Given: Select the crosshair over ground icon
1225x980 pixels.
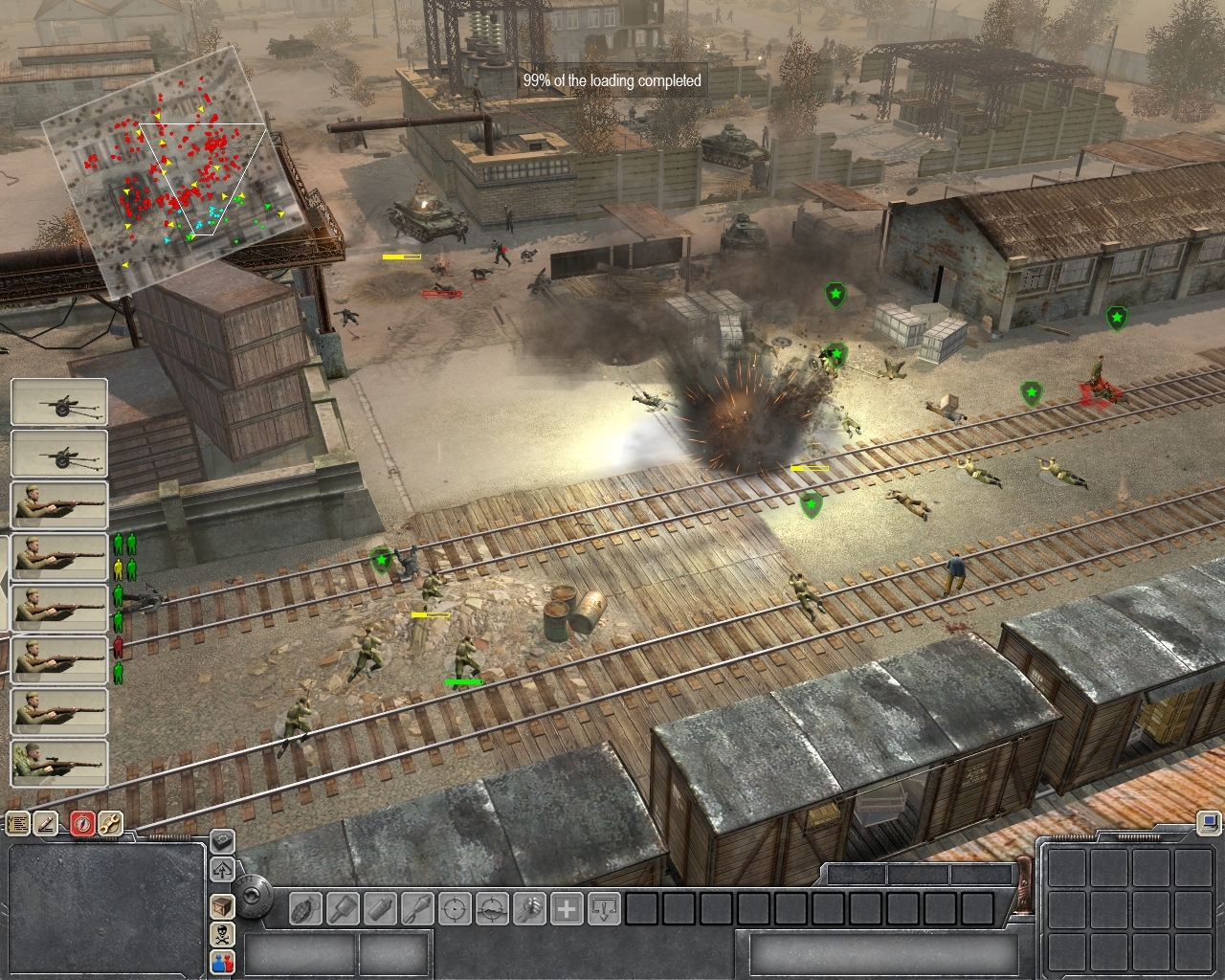Looking at the screenshot, I should [493, 908].
